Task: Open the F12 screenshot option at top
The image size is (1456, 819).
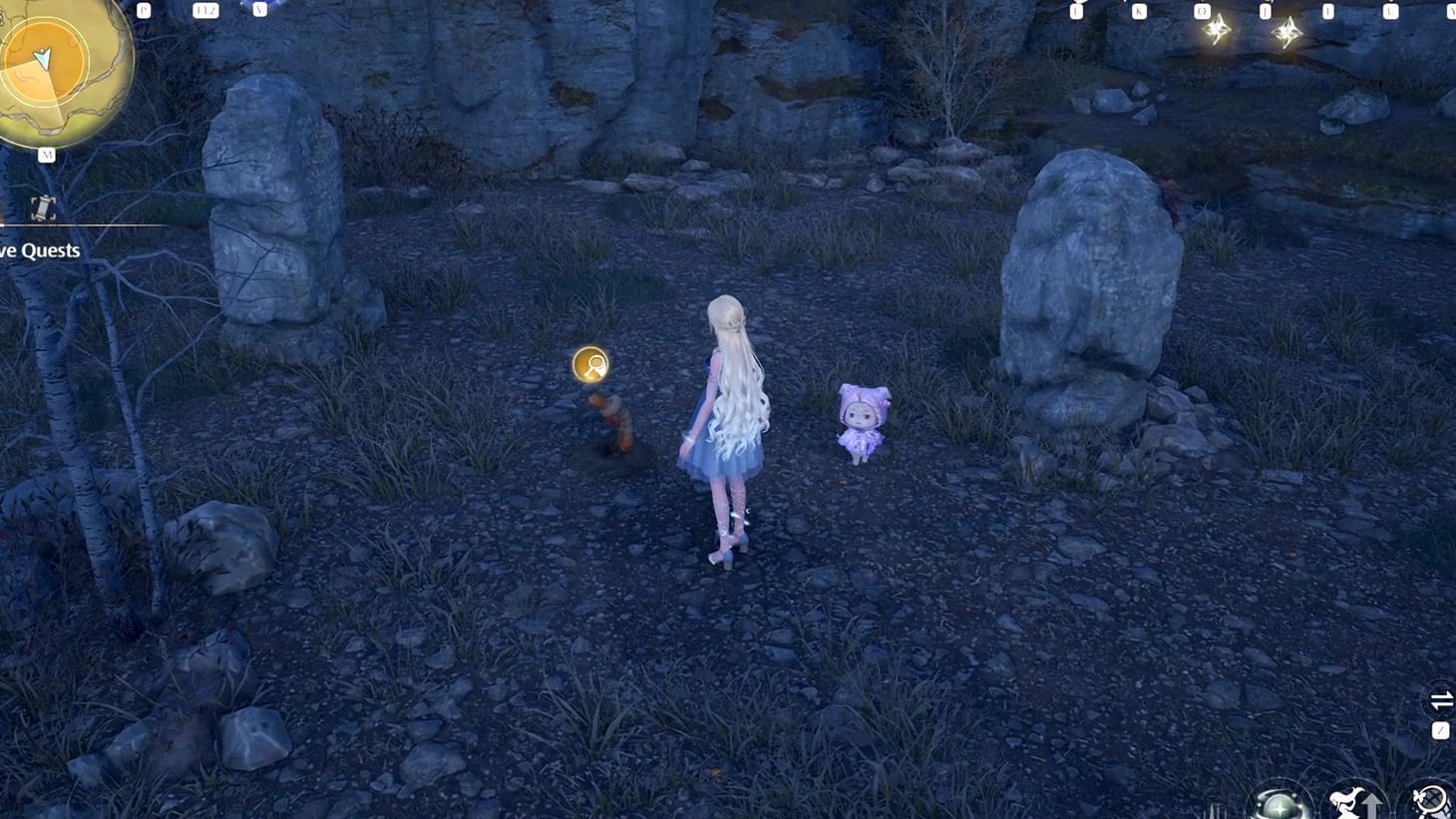Action: pyautogui.click(x=204, y=9)
